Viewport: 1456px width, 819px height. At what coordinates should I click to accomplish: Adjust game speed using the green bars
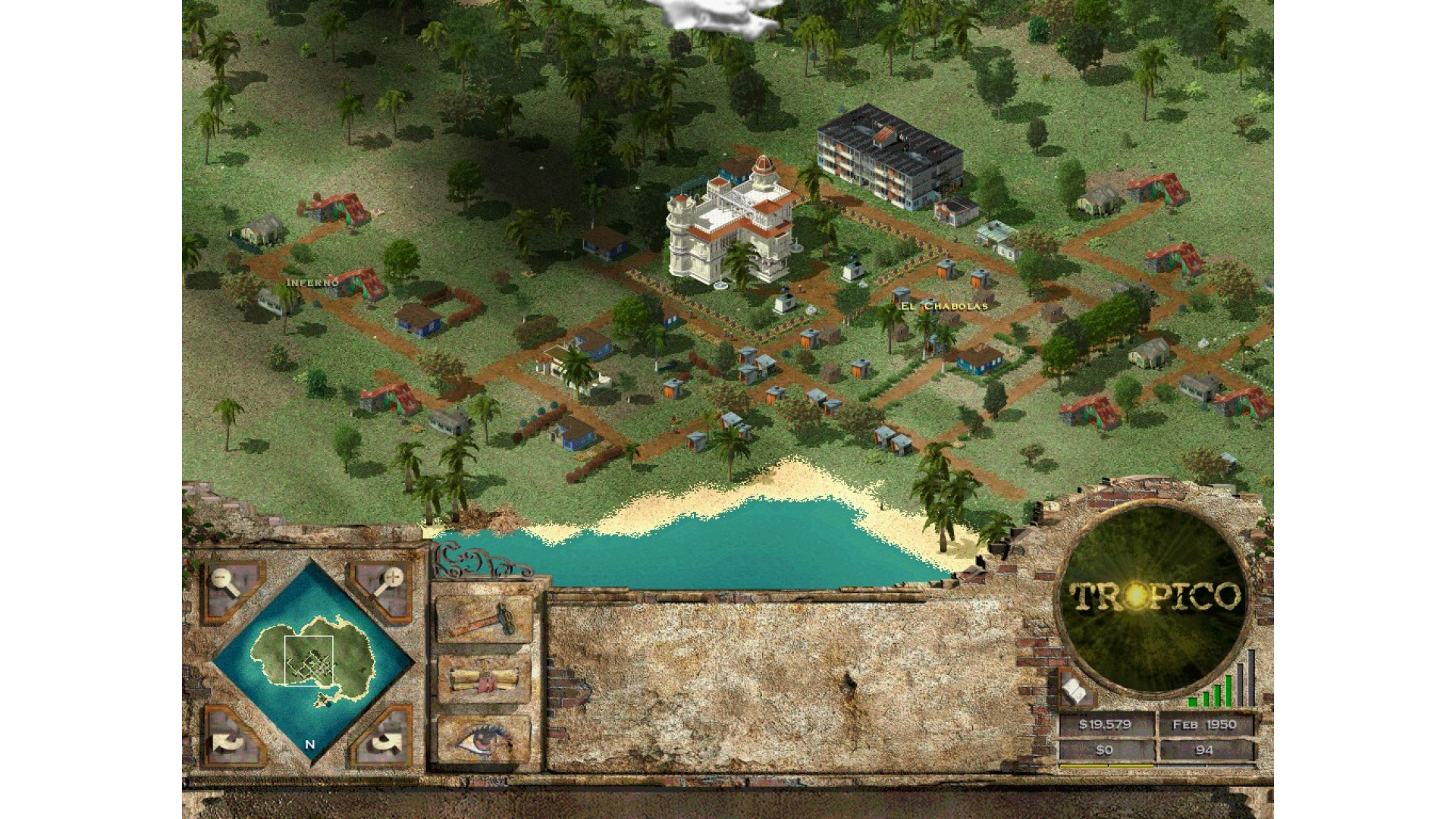[x=1221, y=681]
